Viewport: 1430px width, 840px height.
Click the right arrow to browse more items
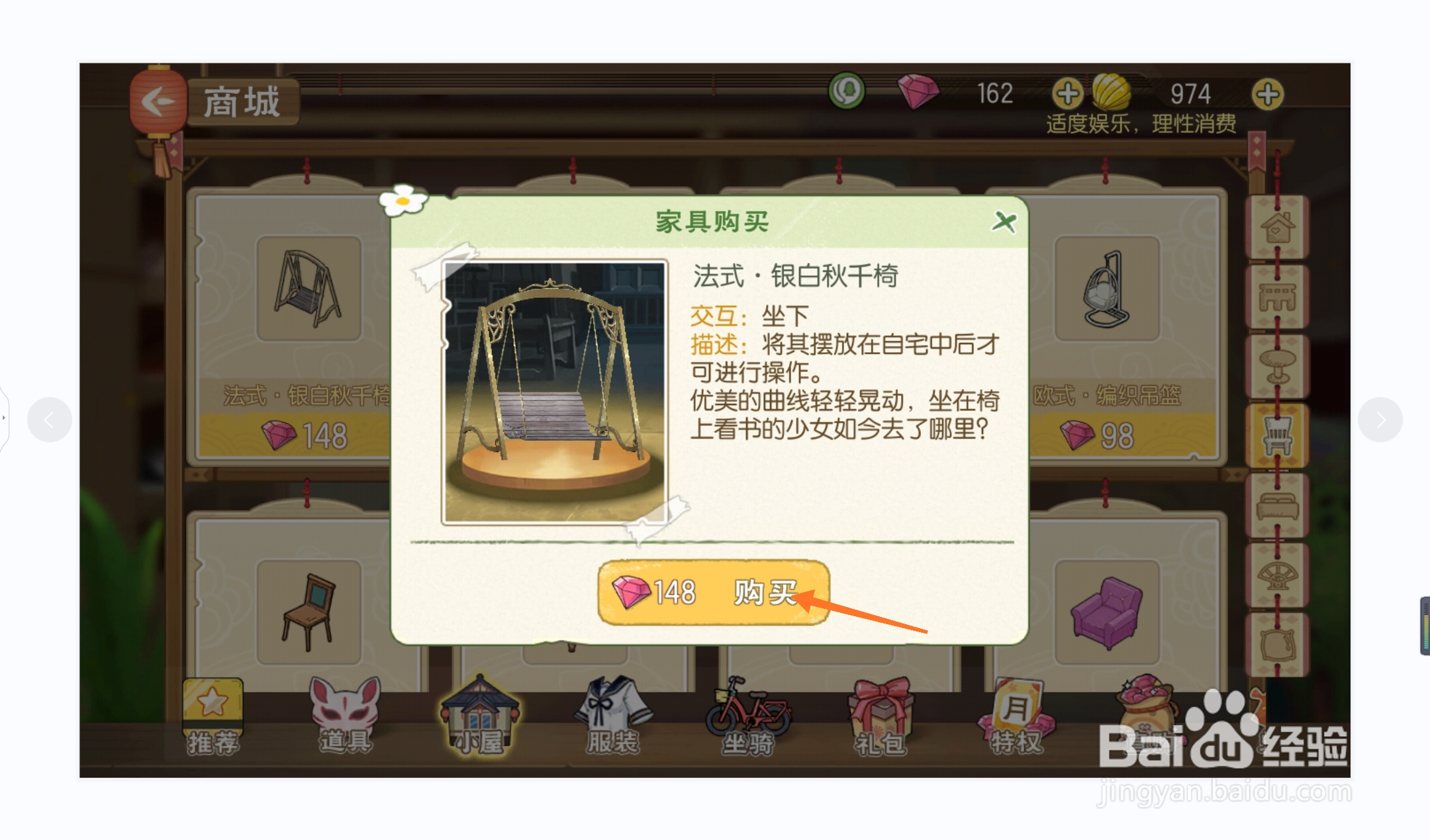tap(1380, 418)
